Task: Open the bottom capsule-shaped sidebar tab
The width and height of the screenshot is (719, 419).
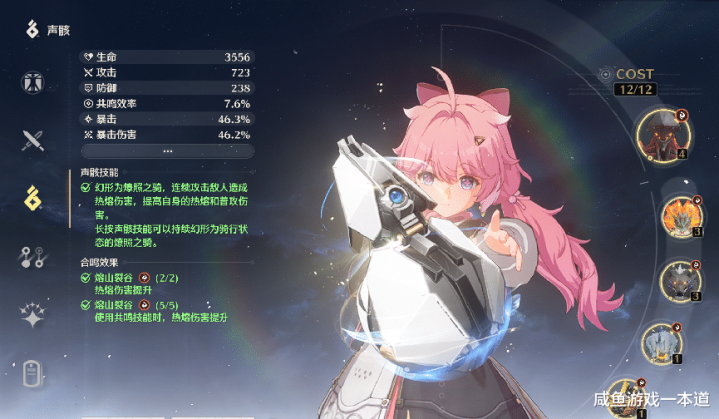Action: pos(33,375)
